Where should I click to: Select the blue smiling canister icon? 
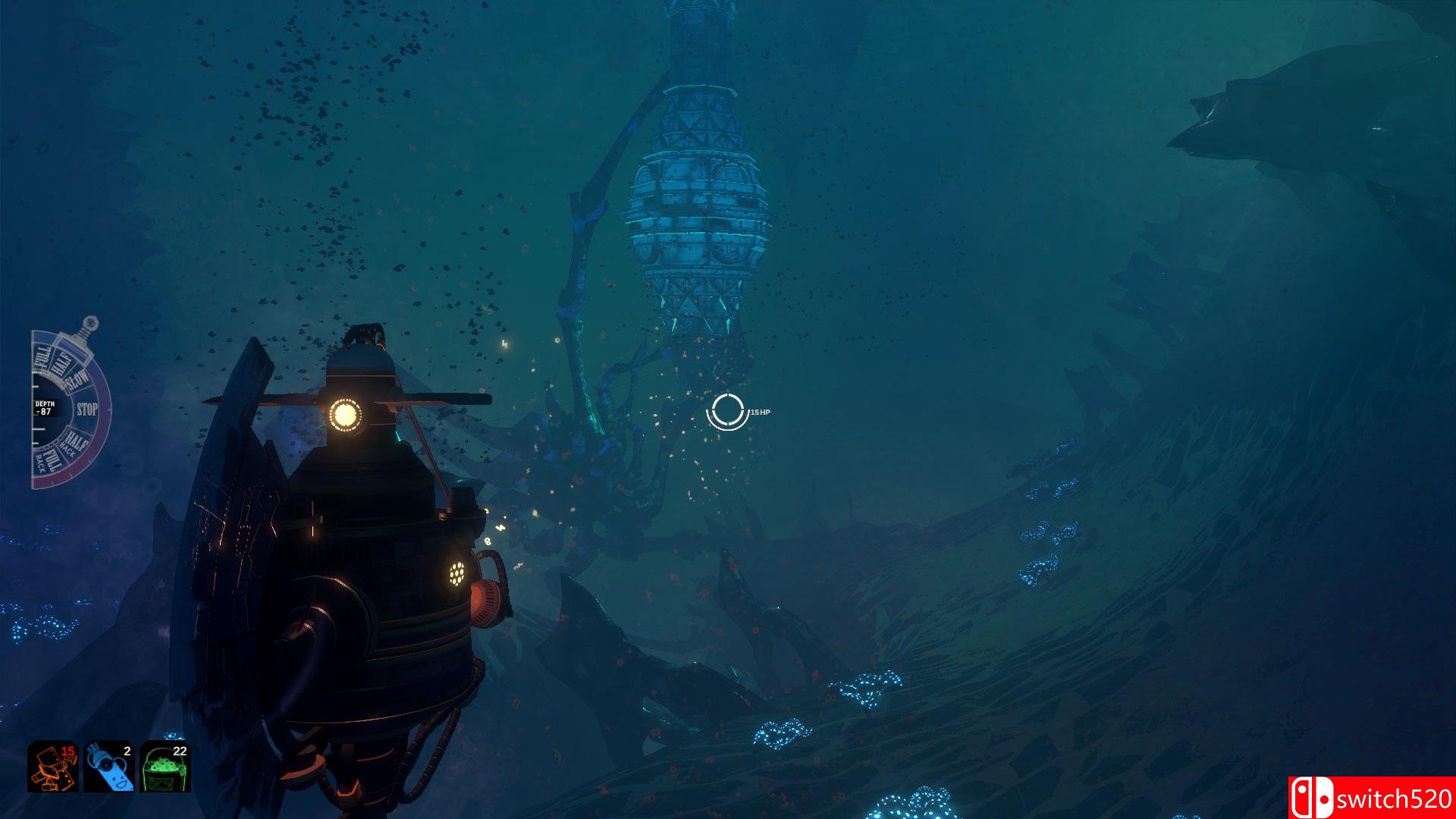pyautogui.click(x=108, y=767)
